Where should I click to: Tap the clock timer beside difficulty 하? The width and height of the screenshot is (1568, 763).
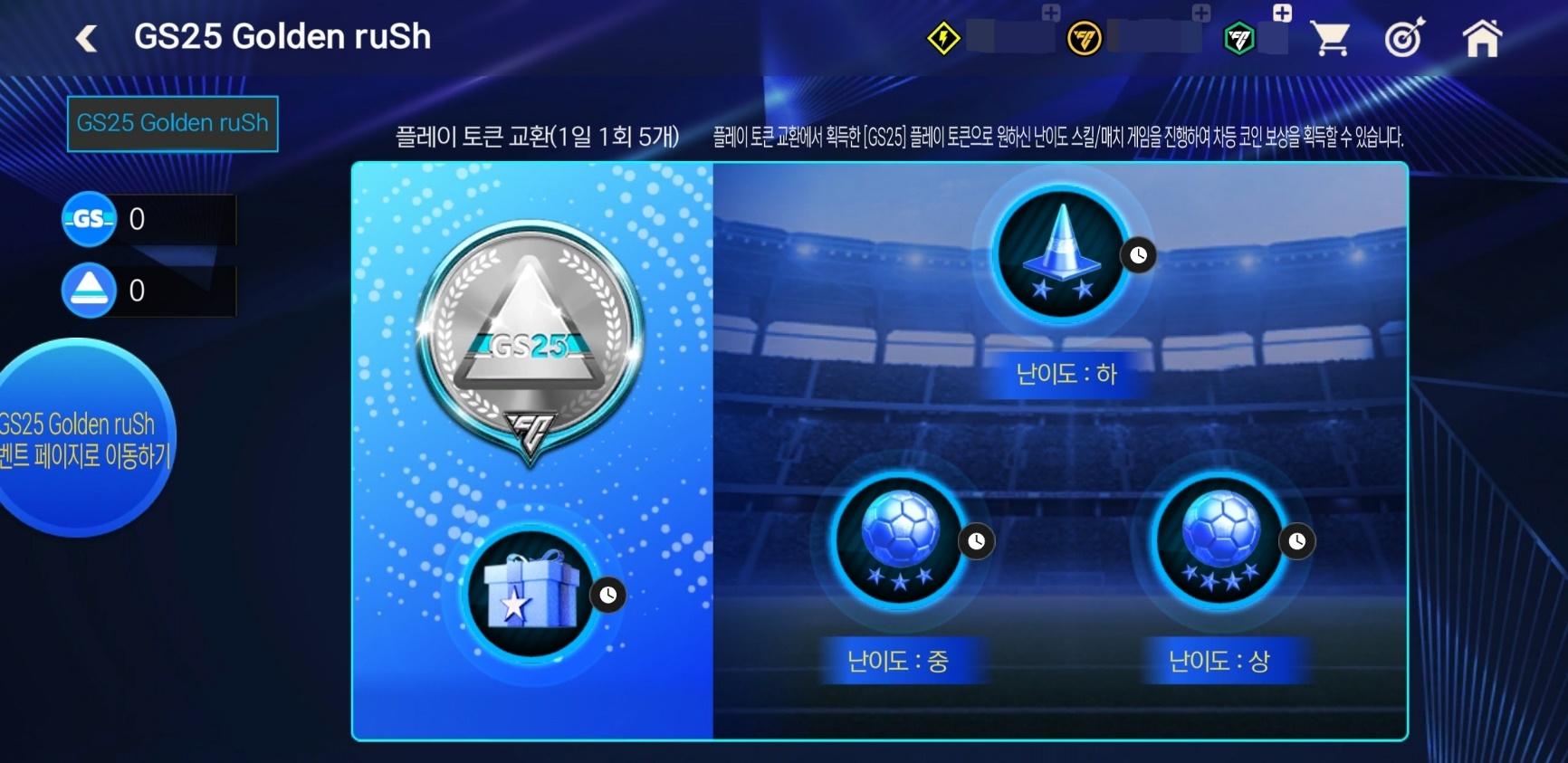click(x=1139, y=256)
